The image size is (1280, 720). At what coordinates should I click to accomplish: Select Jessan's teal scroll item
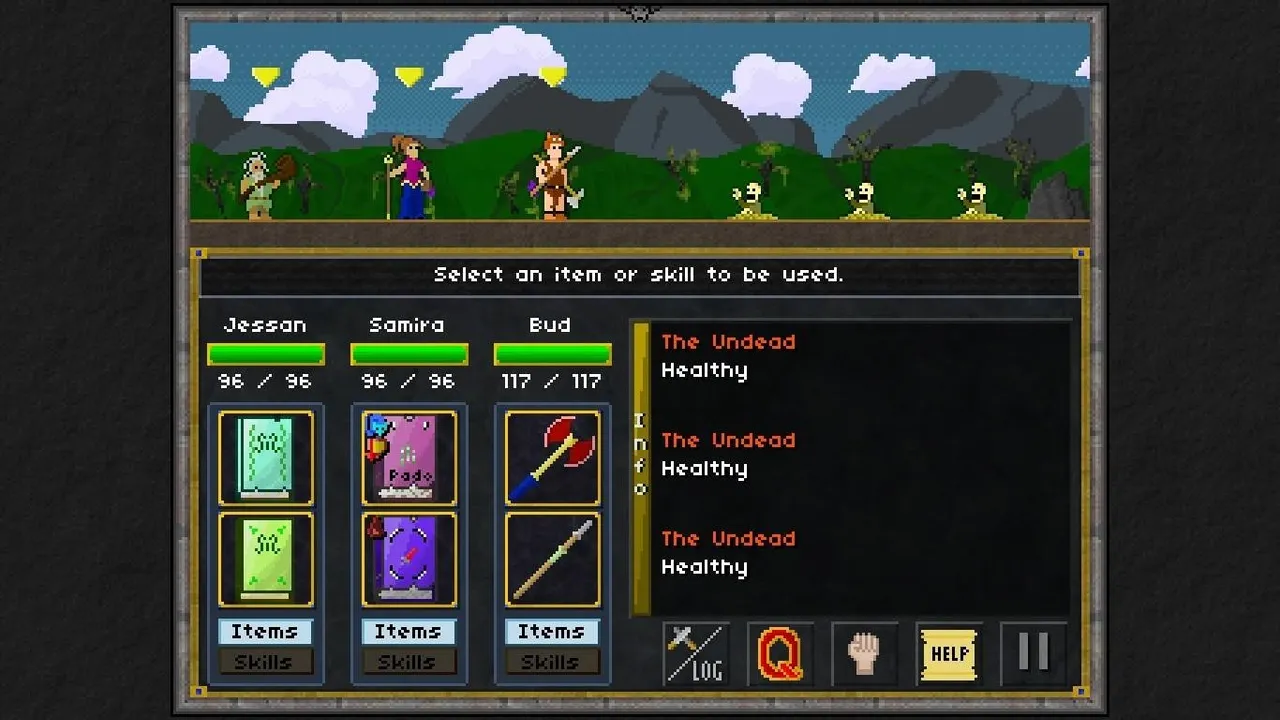point(266,457)
